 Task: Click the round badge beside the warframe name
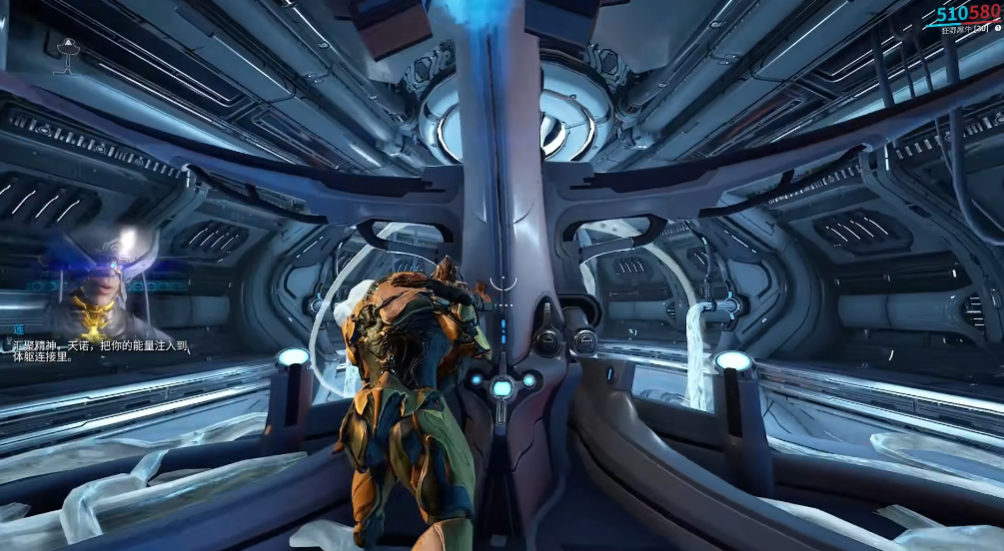[x=997, y=29]
